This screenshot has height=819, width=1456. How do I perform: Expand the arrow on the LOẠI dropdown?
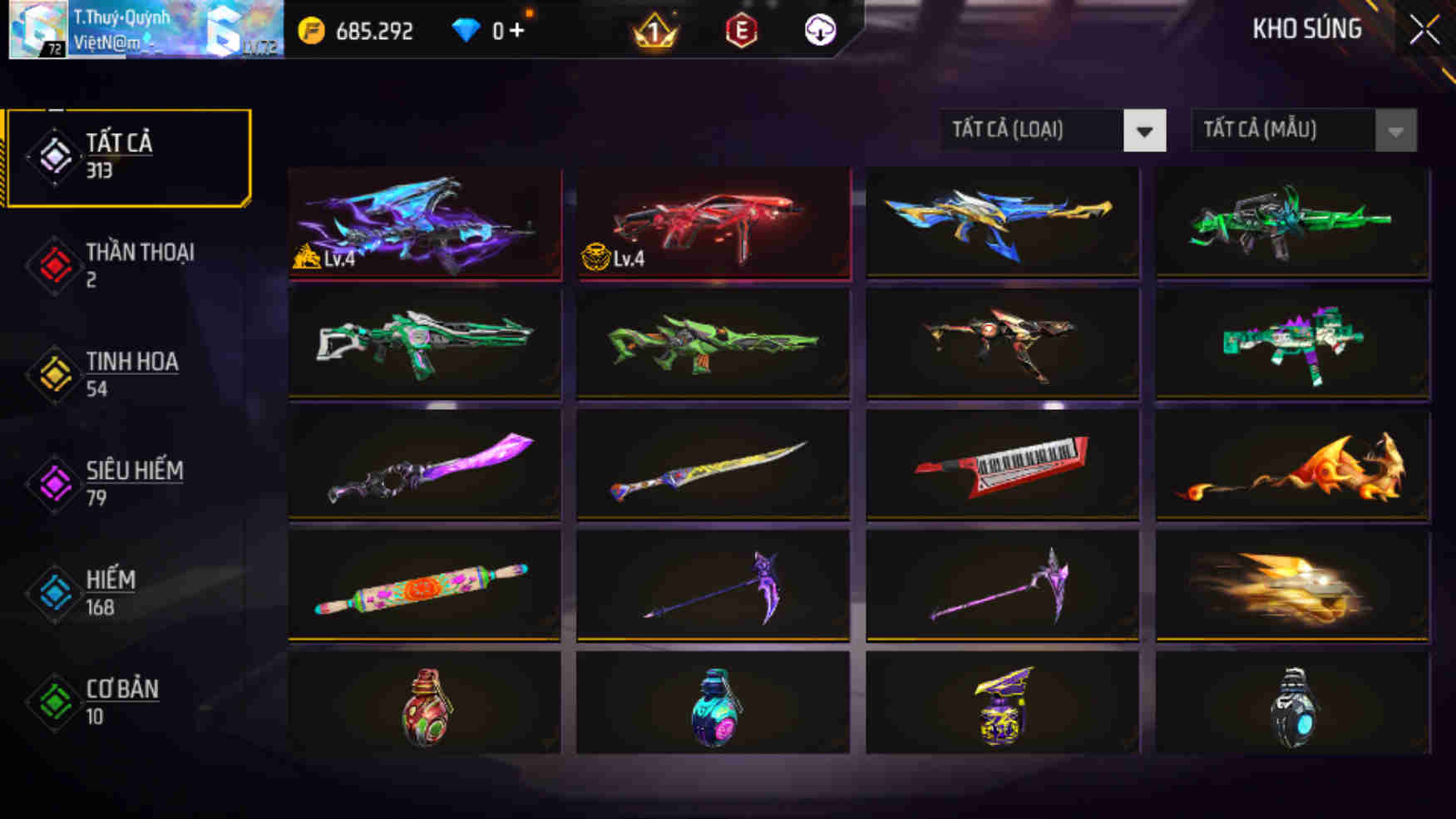1146,131
